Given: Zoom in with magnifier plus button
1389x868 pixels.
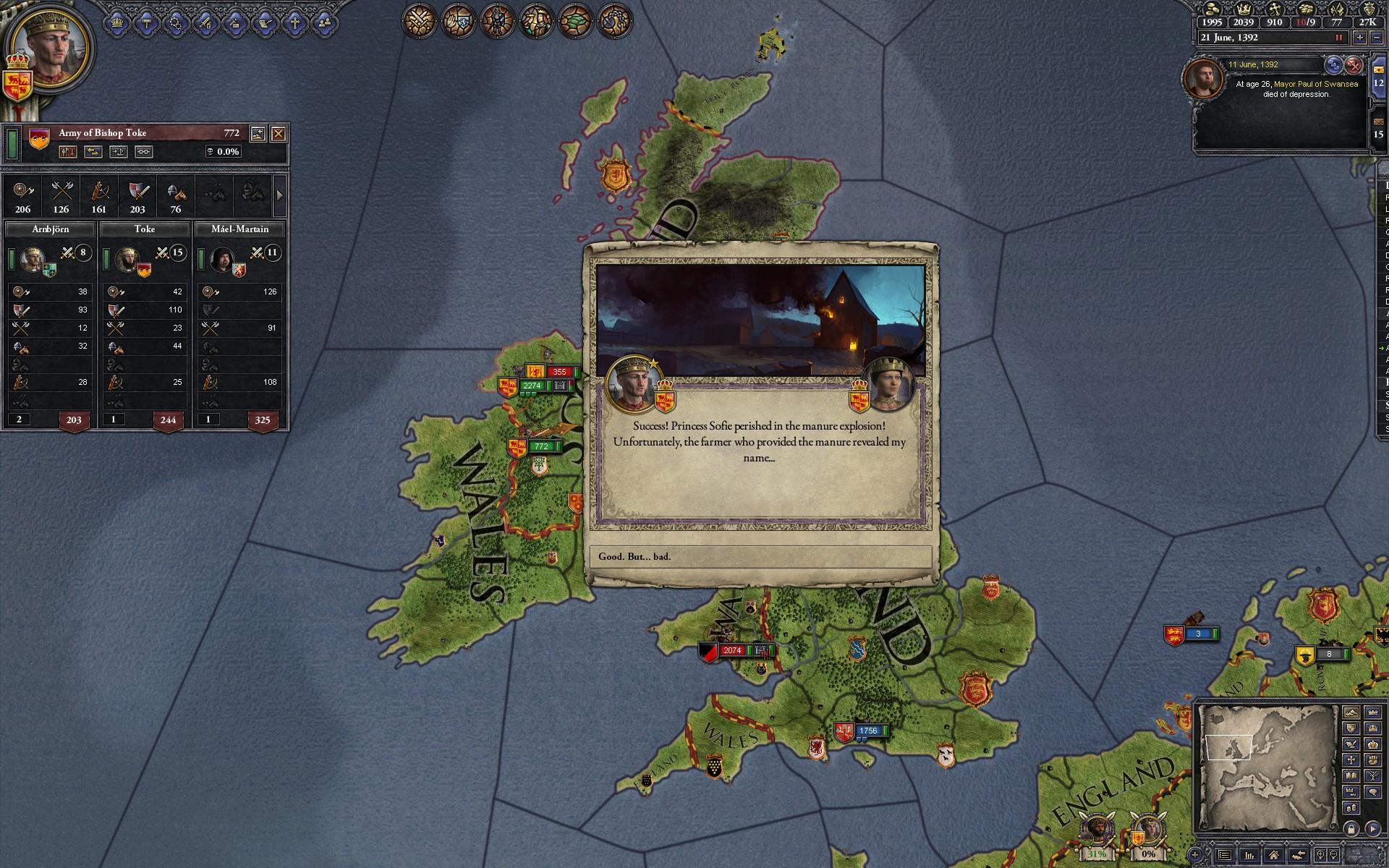Looking at the screenshot, I should [x=1319, y=854].
